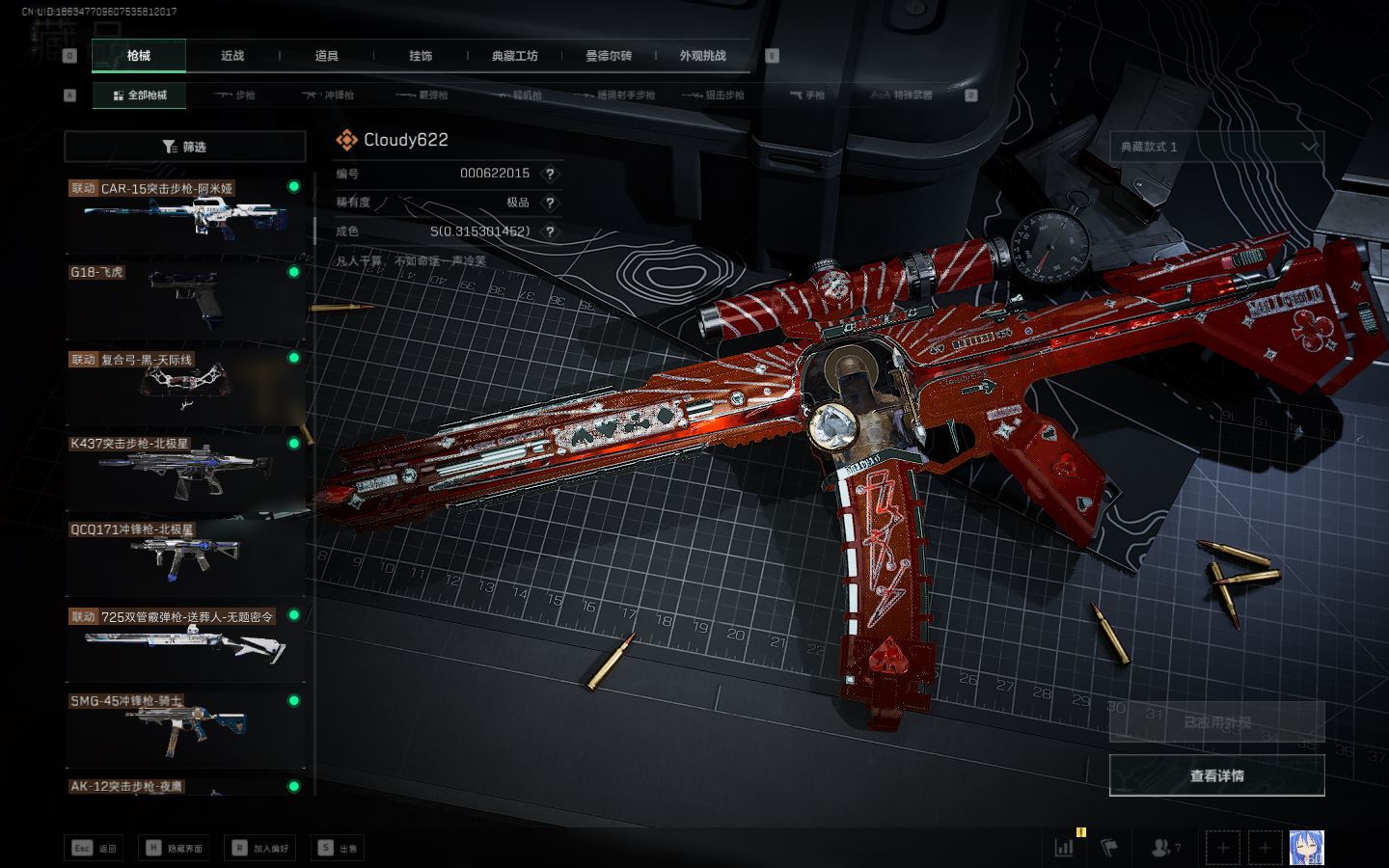Open the 道具 items tab
This screenshot has width=1389, height=868.
[x=326, y=56]
